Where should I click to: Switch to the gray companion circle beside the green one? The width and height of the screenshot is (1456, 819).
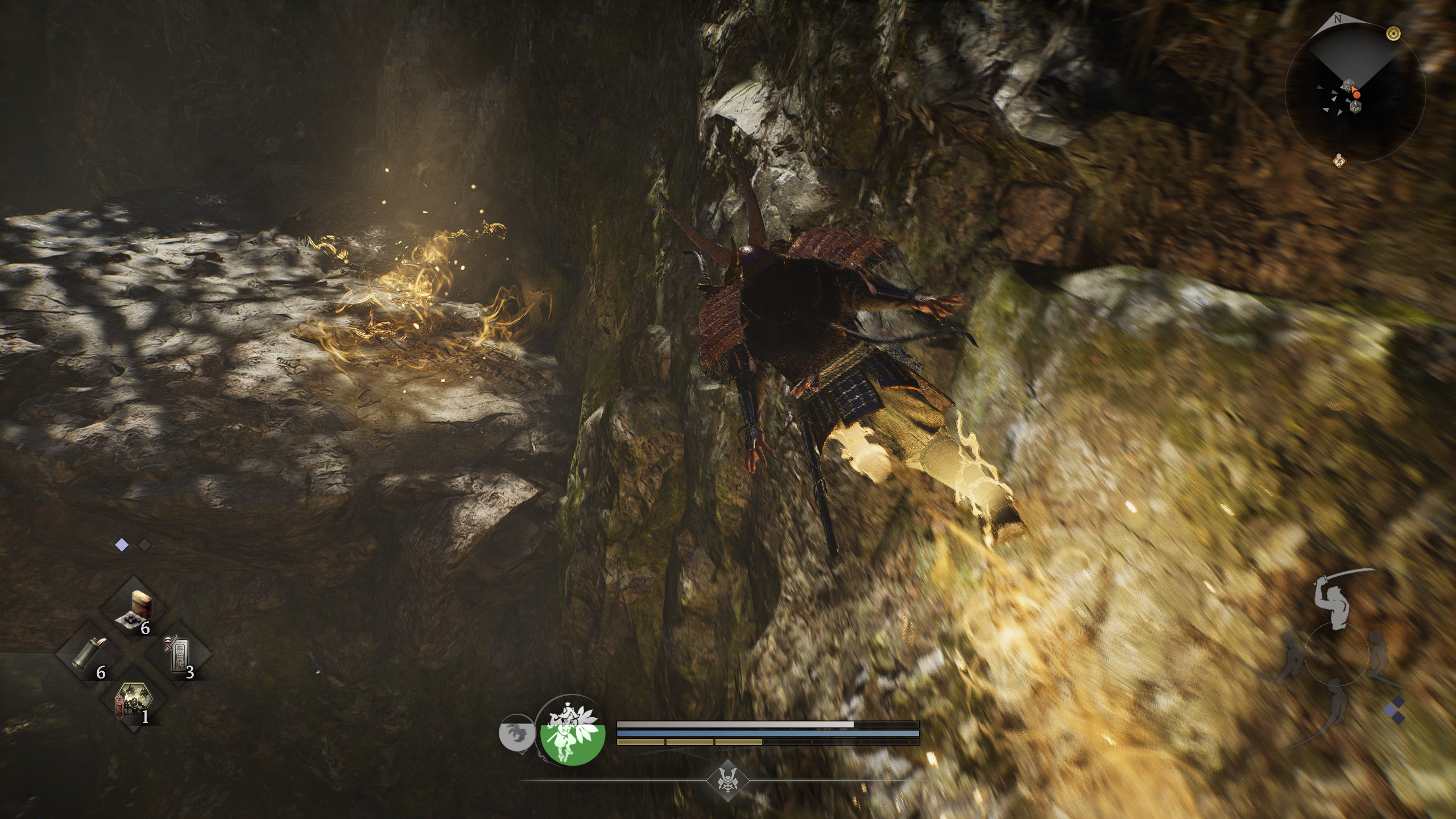[x=516, y=734]
